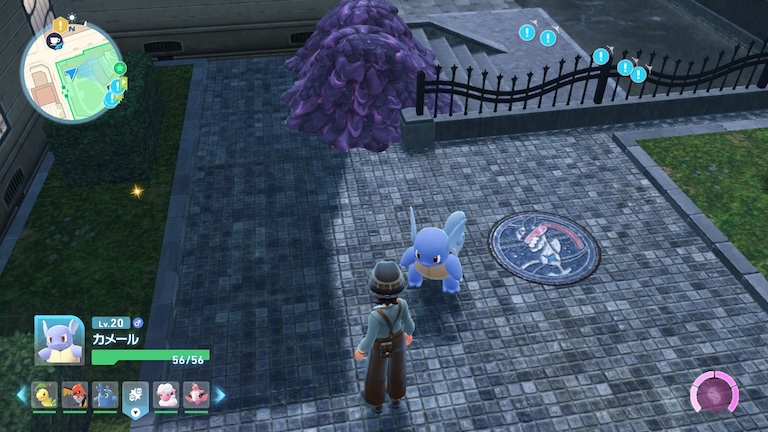Activate the pink Mega Evolution gauge
Screen dimensions: 768x432
715,394
